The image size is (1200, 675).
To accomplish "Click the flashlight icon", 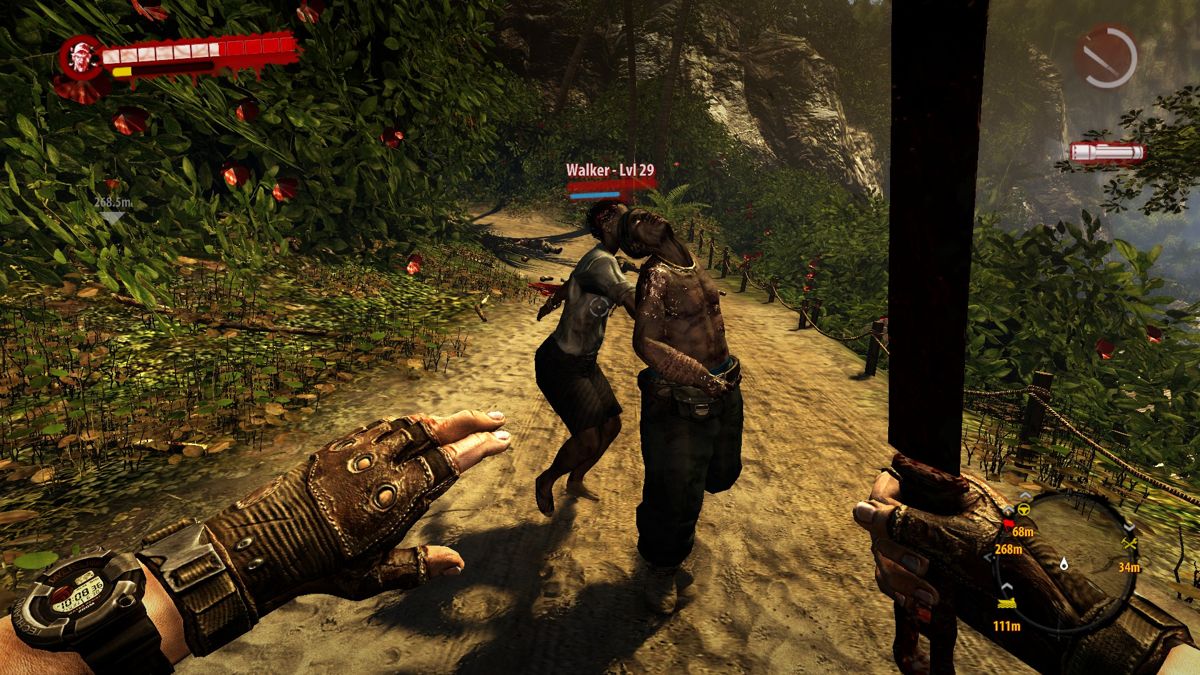I will (x=1107, y=153).
